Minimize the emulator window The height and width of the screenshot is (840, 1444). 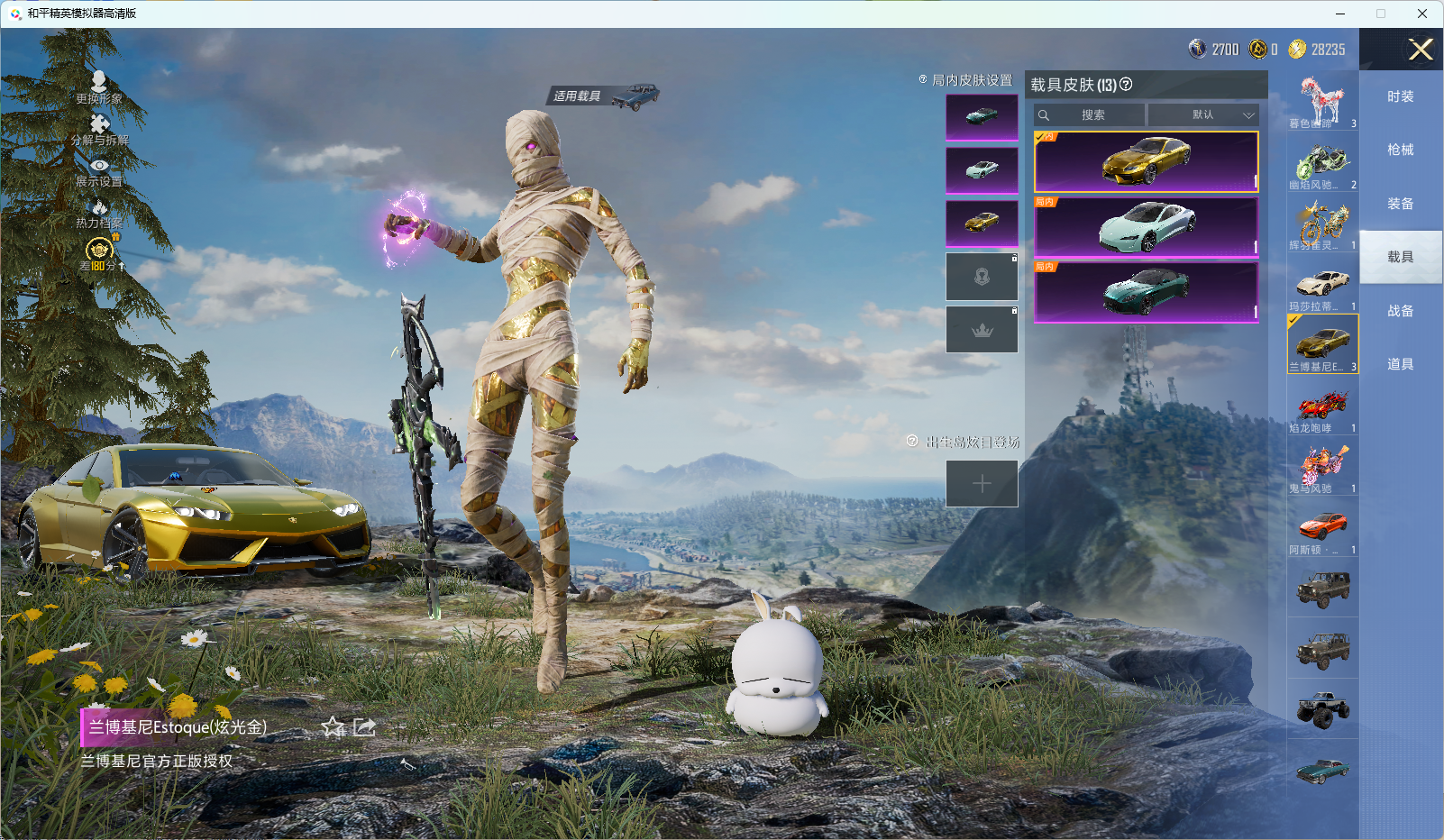tap(1339, 14)
